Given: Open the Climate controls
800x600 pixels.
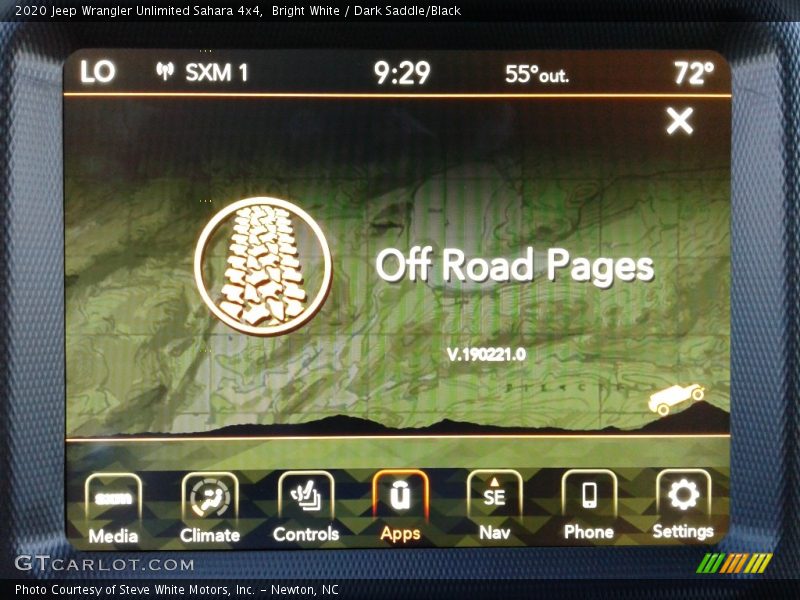Looking at the screenshot, I should 210,508.
